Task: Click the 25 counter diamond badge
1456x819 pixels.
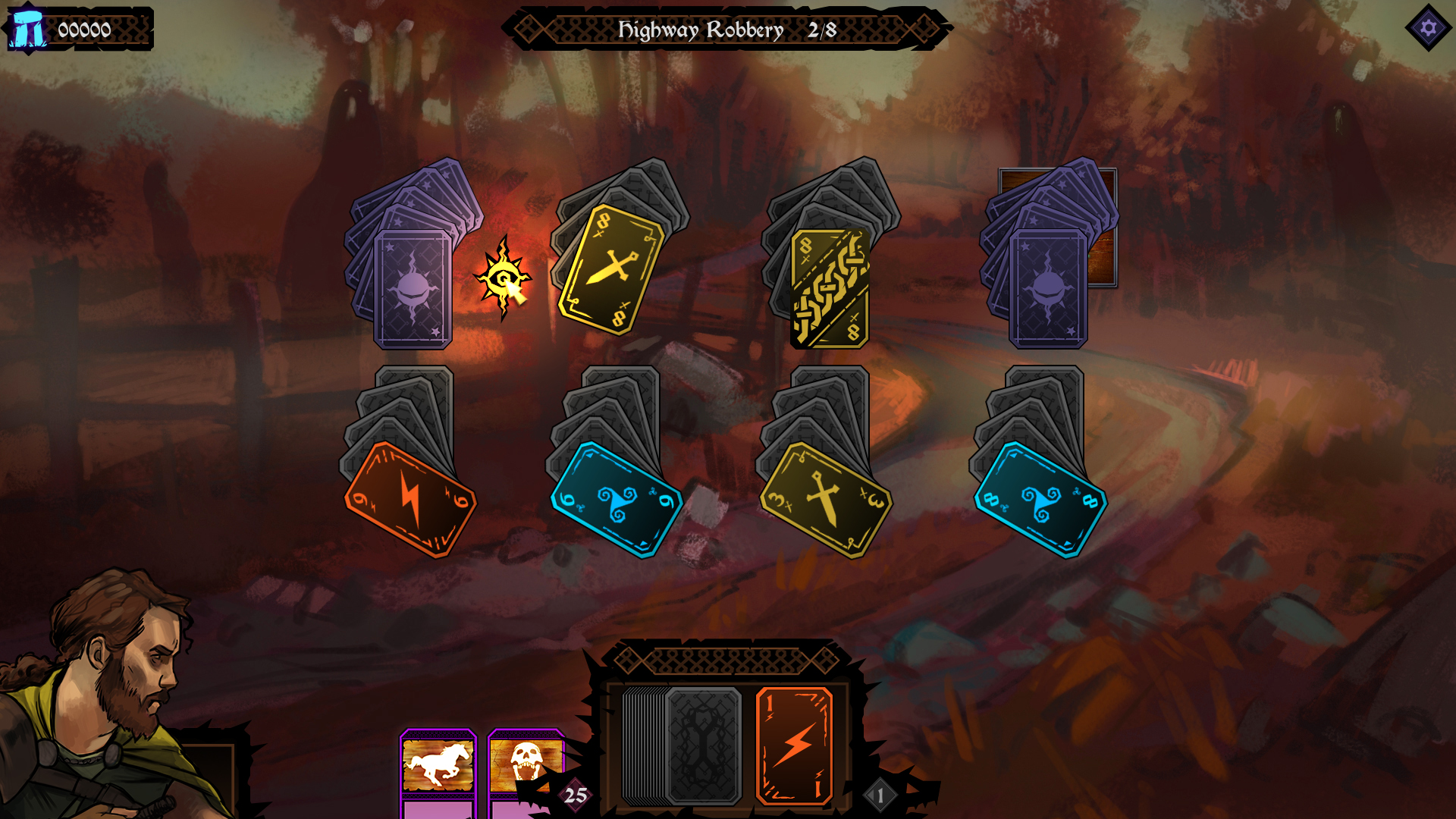Action: [574, 796]
